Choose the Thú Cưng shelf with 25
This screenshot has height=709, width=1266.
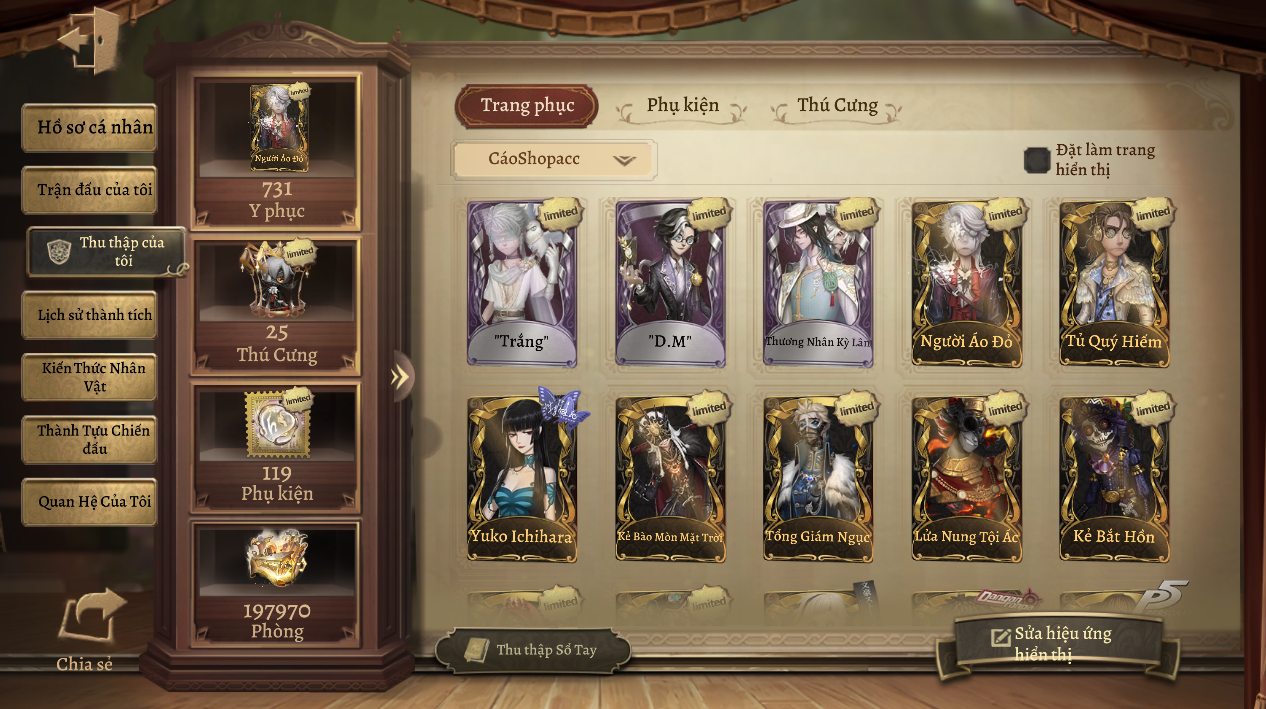click(277, 305)
